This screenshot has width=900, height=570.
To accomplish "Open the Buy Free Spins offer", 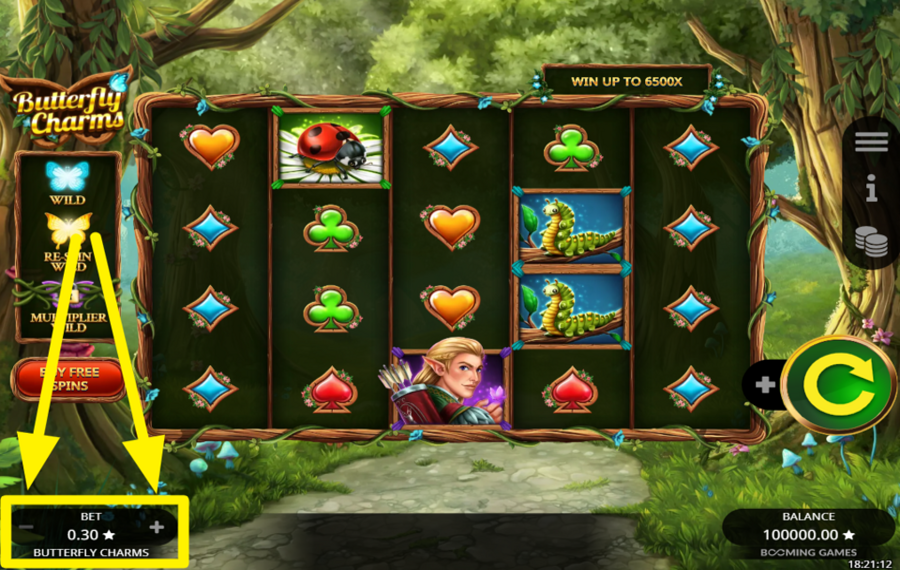I will (68, 379).
